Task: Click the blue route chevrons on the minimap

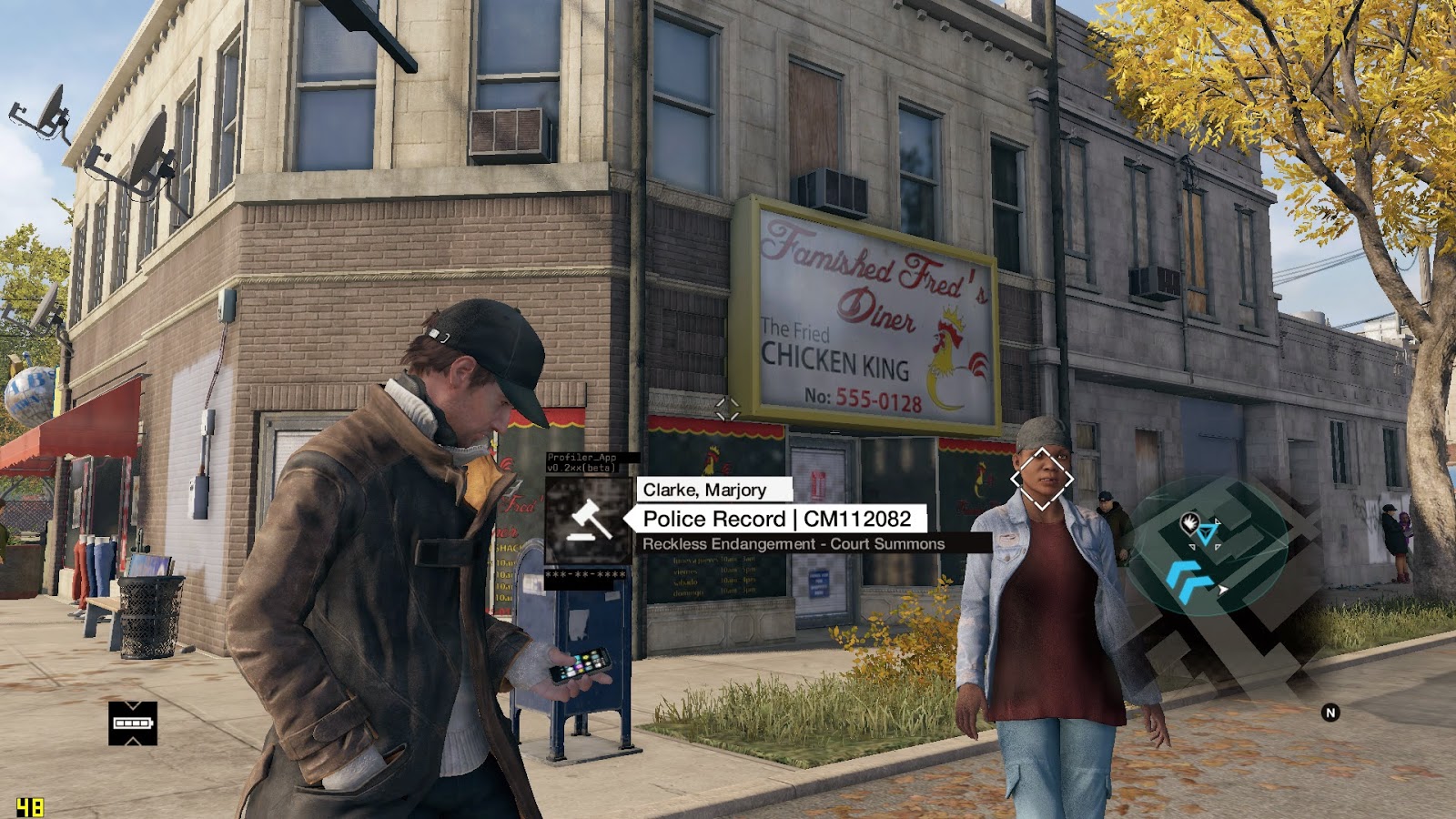Action: [1188, 581]
